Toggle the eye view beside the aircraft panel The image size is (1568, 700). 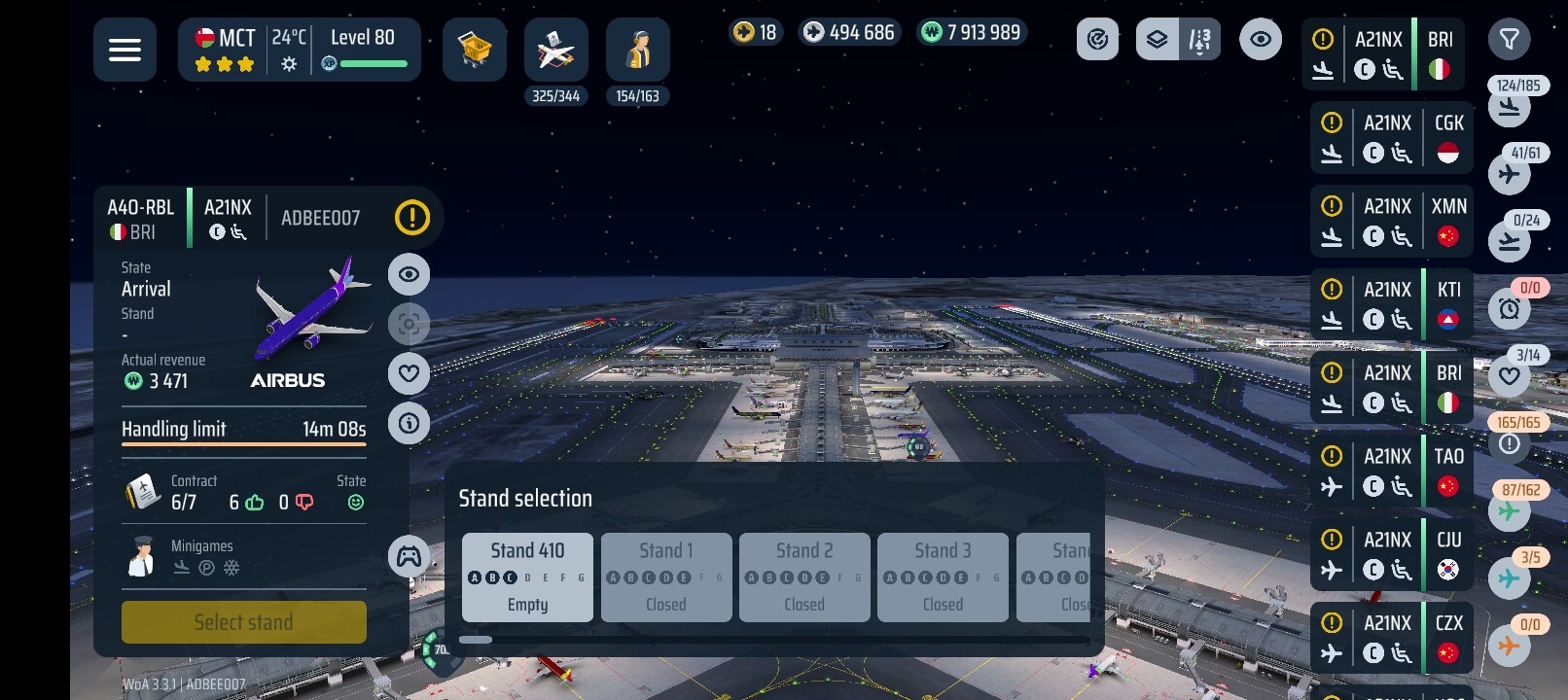click(x=409, y=274)
